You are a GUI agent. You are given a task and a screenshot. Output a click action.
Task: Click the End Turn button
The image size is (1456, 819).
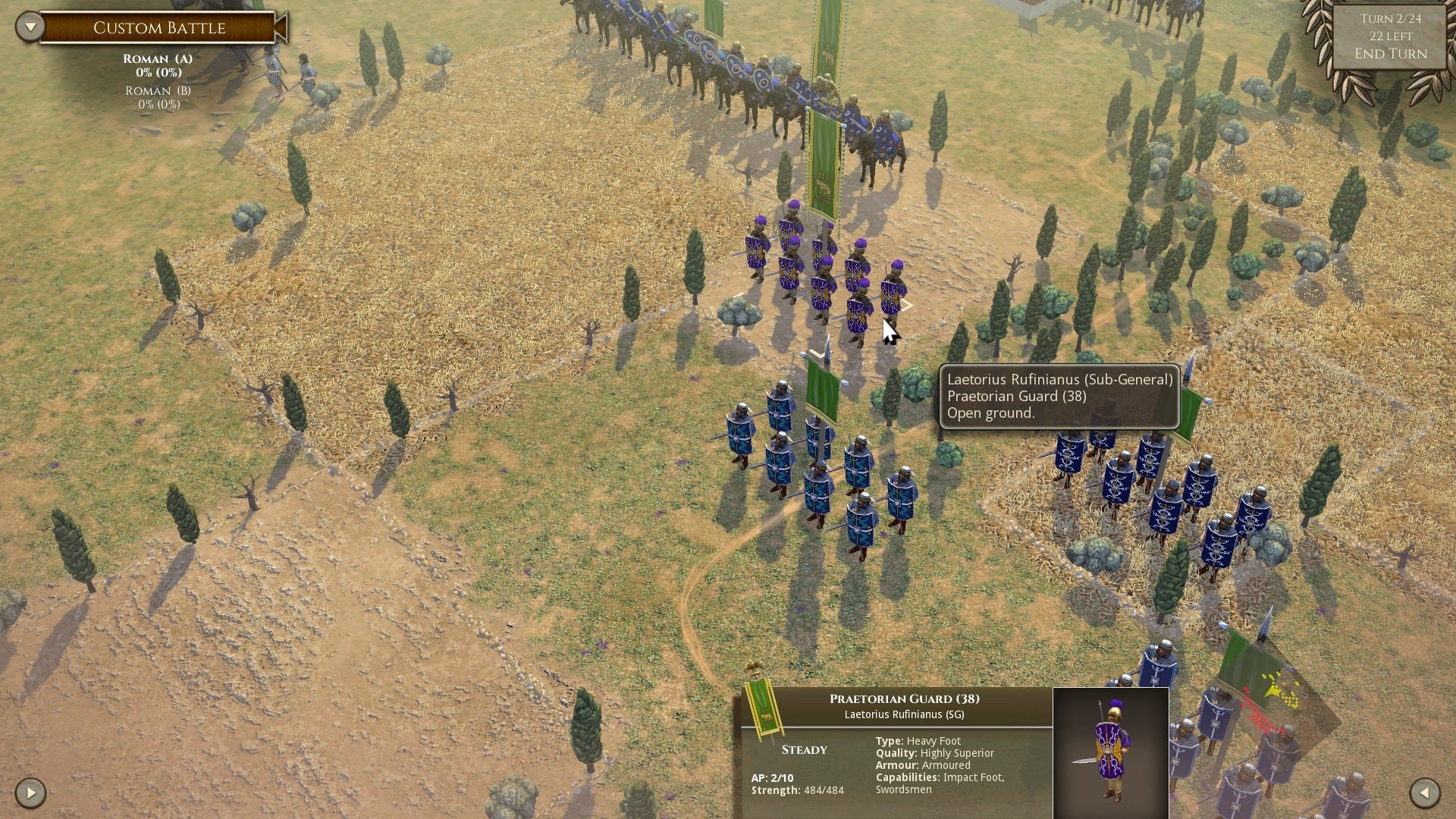coord(1391,54)
